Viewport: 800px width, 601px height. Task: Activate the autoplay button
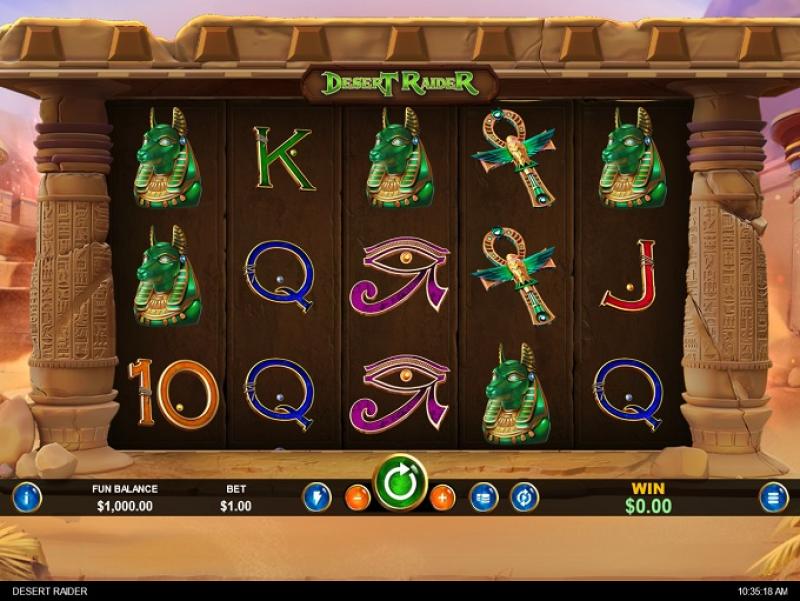tap(525, 497)
